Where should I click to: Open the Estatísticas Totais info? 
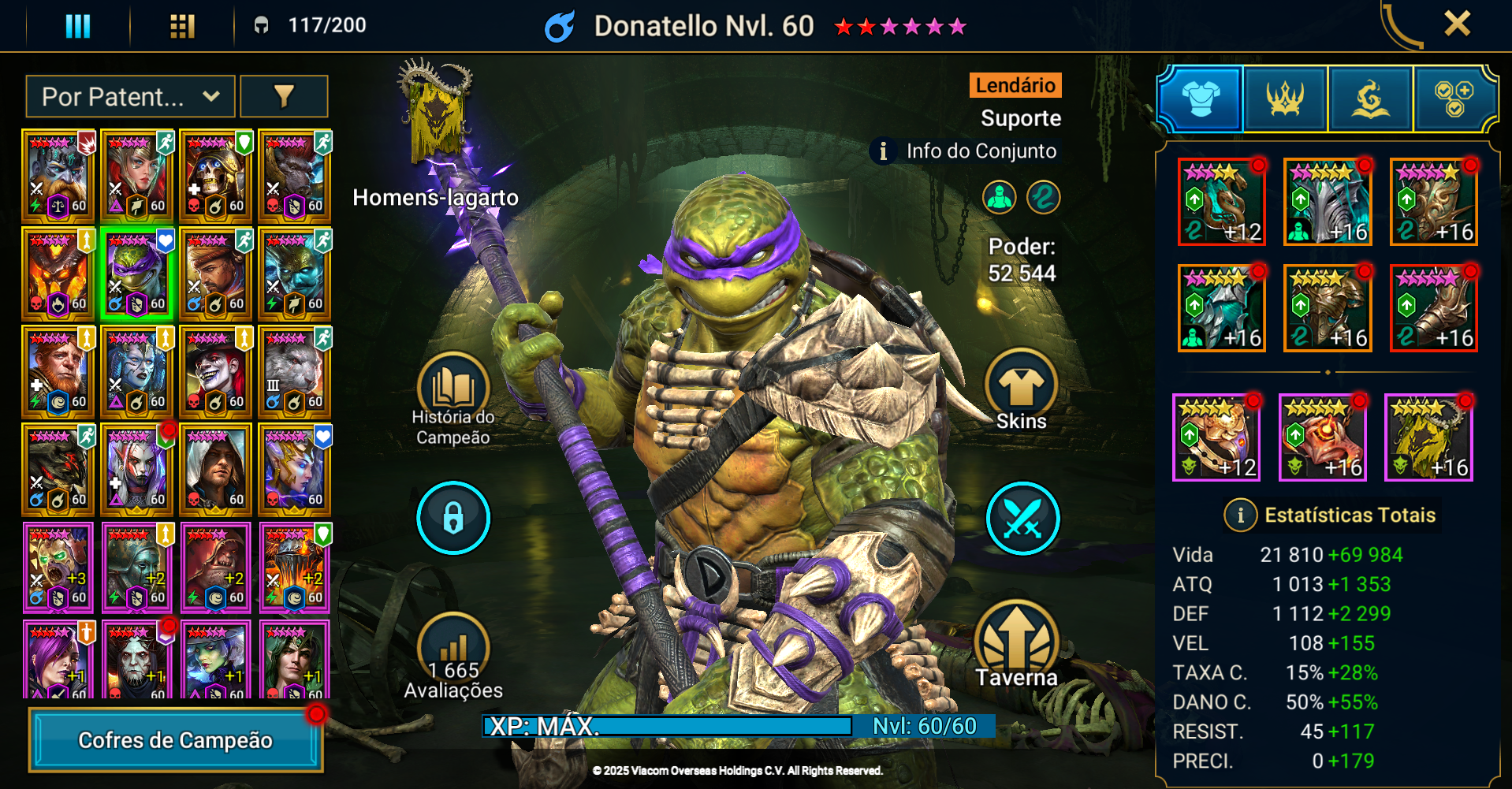(1240, 515)
